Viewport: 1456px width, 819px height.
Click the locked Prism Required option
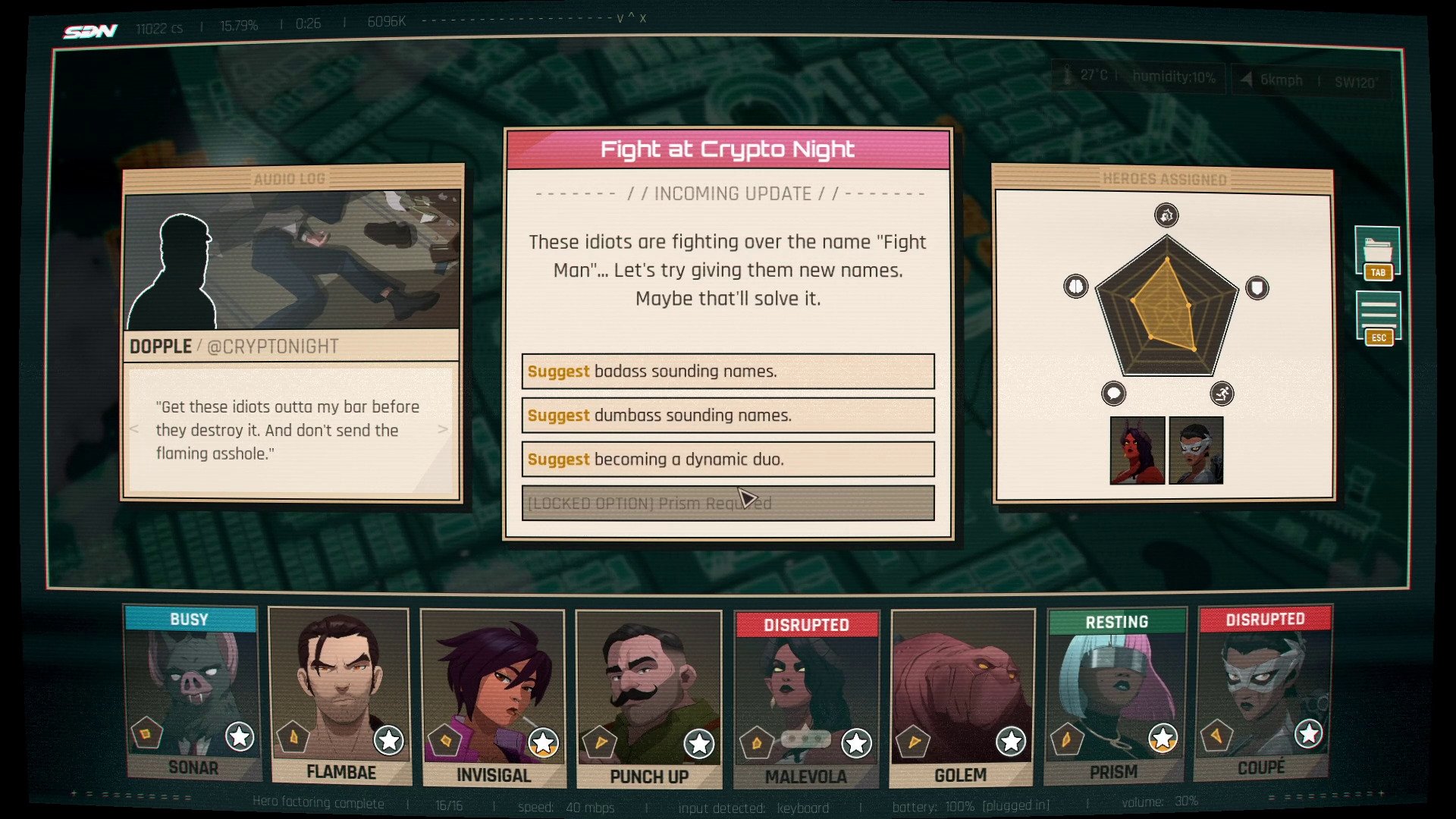[728, 504]
